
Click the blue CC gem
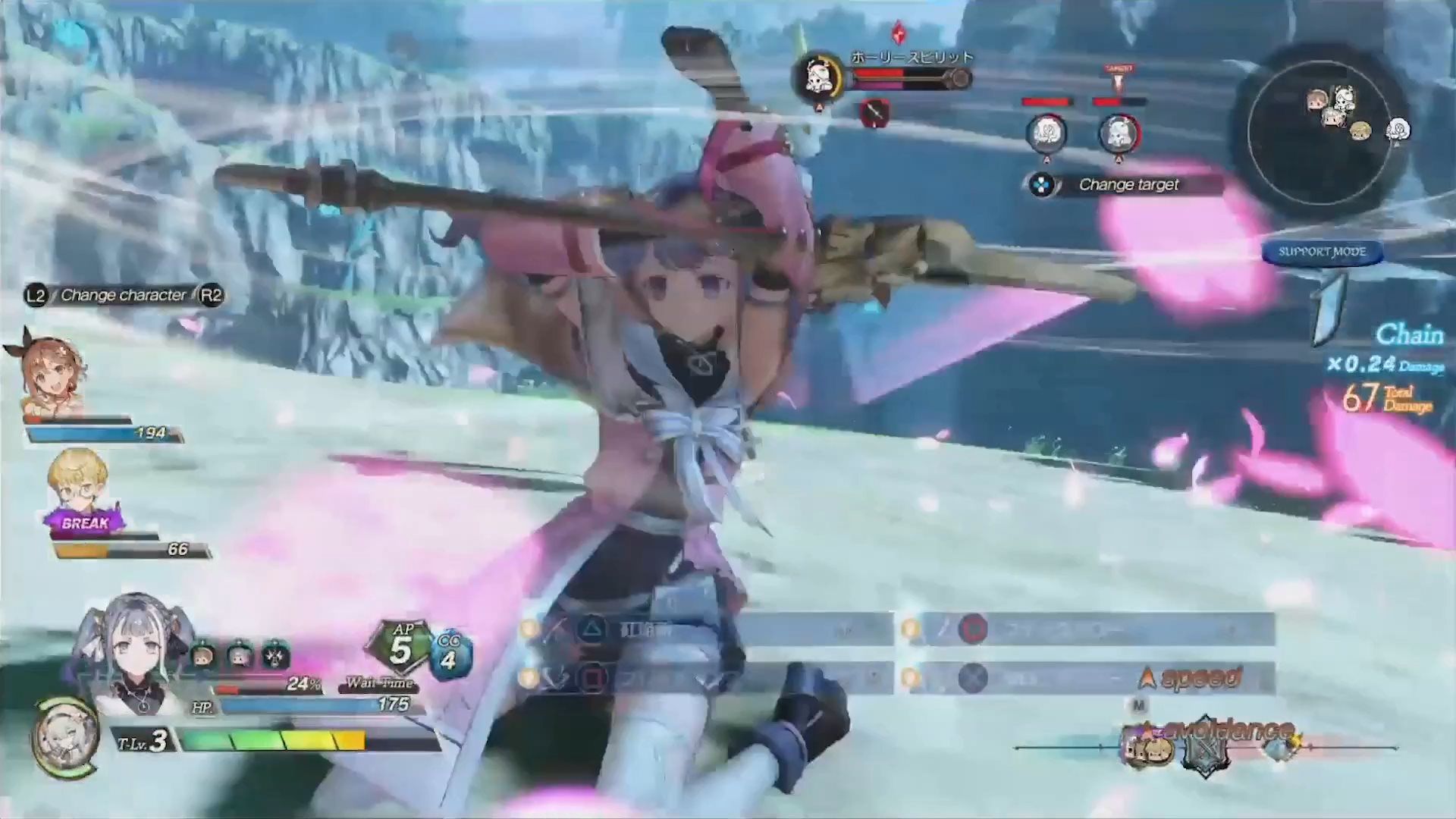click(449, 654)
